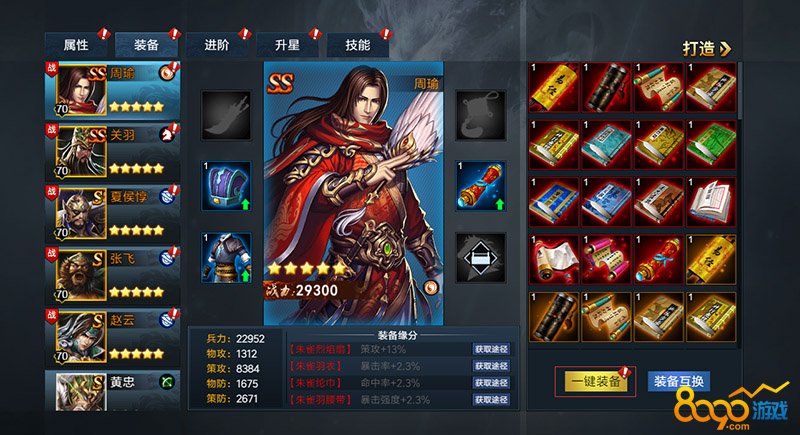The height and width of the screenshot is (435, 800).
Task: Select the equipped blue chest armor slot
Action: [226, 185]
